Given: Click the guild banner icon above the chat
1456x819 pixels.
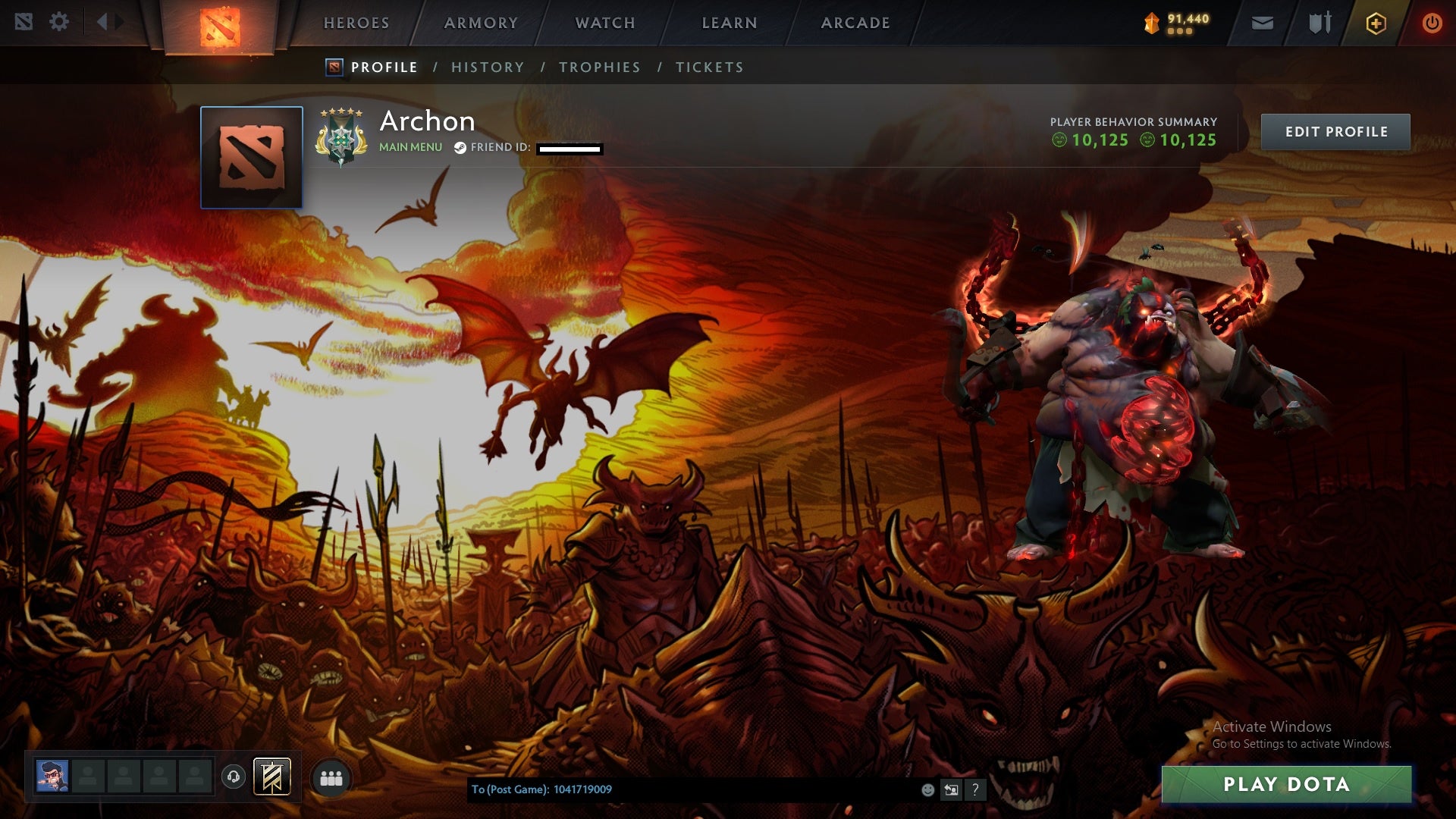Looking at the screenshot, I should pos(271,777).
